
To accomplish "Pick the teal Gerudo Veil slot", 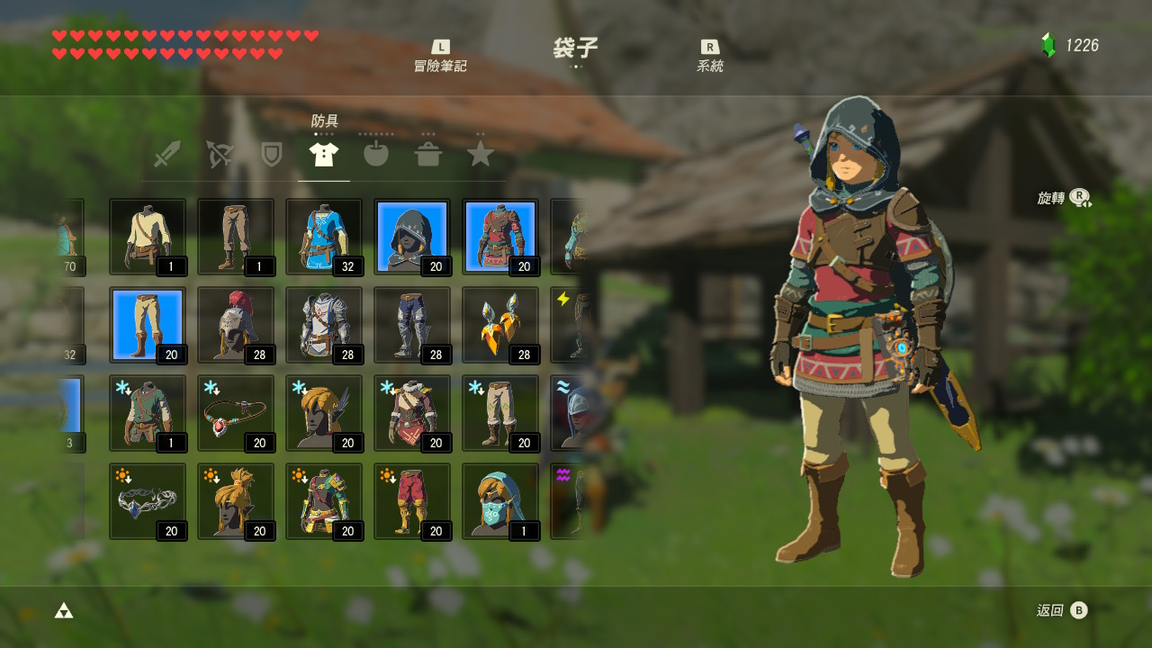I will [x=500, y=501].
